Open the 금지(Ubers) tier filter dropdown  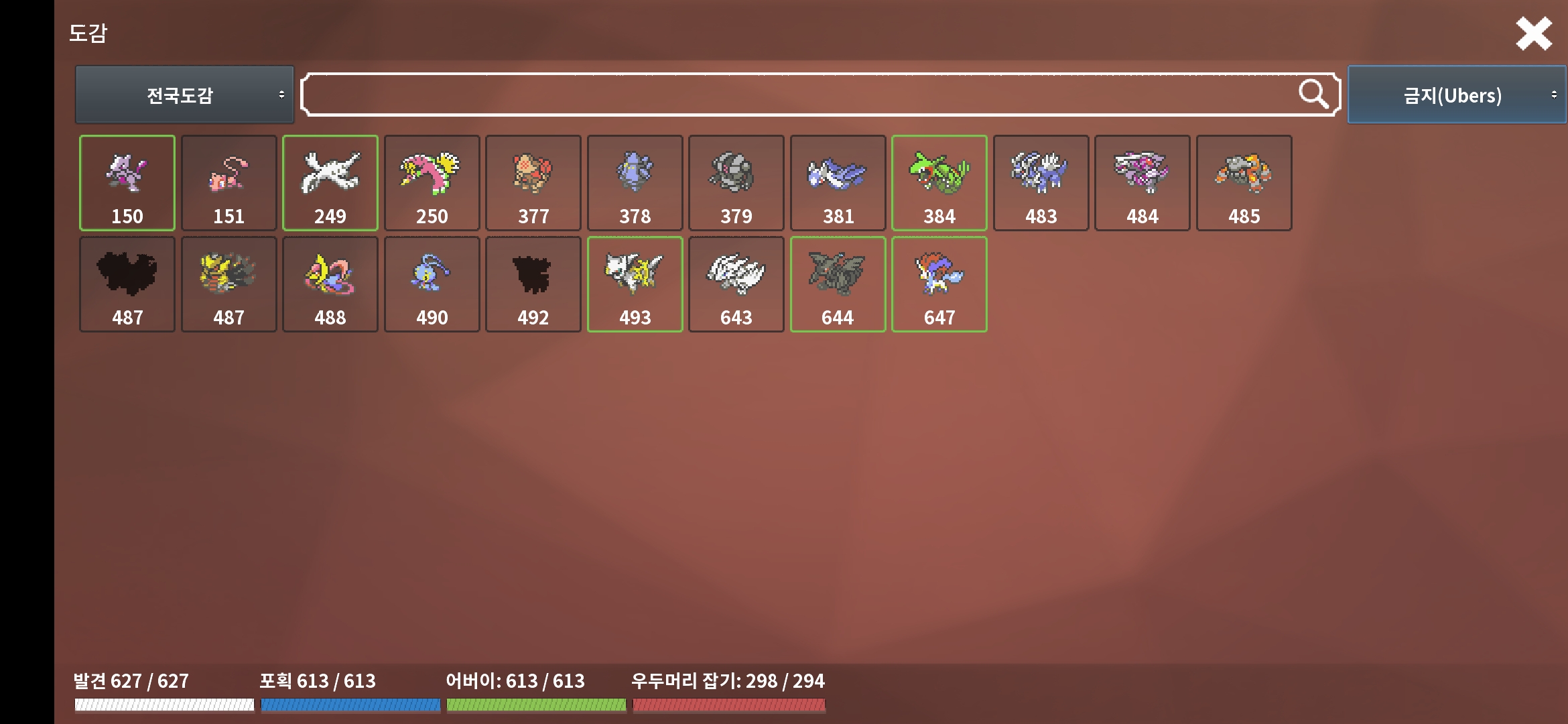pos(1456,95)
